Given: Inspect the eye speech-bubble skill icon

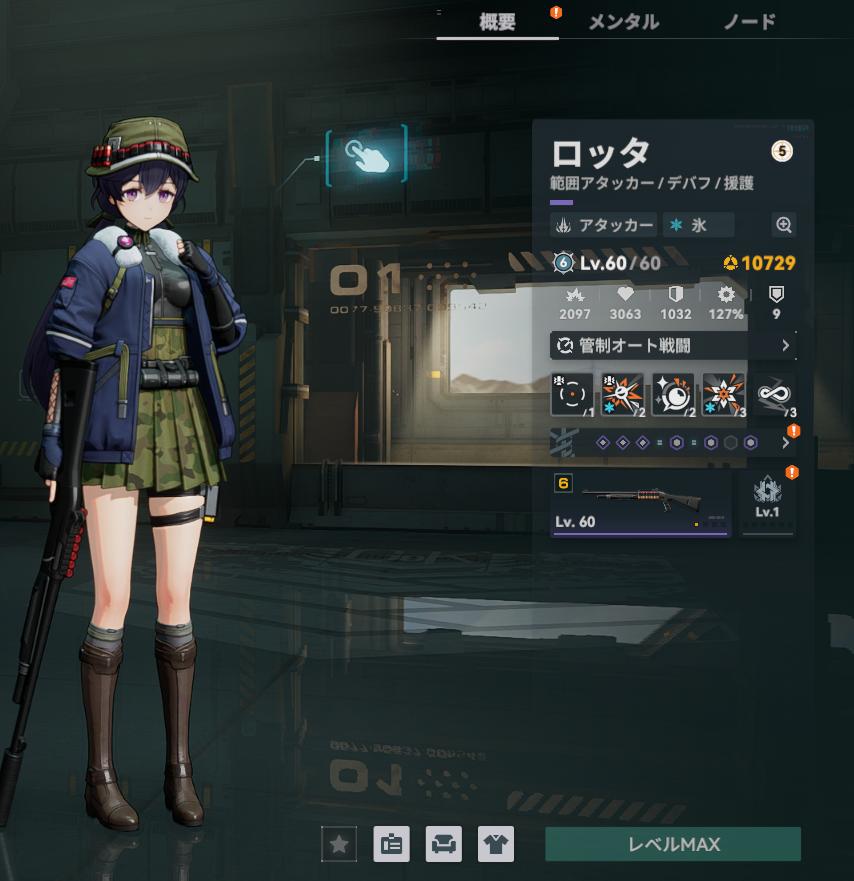Looking at the screenshot, I should [673, 394].
